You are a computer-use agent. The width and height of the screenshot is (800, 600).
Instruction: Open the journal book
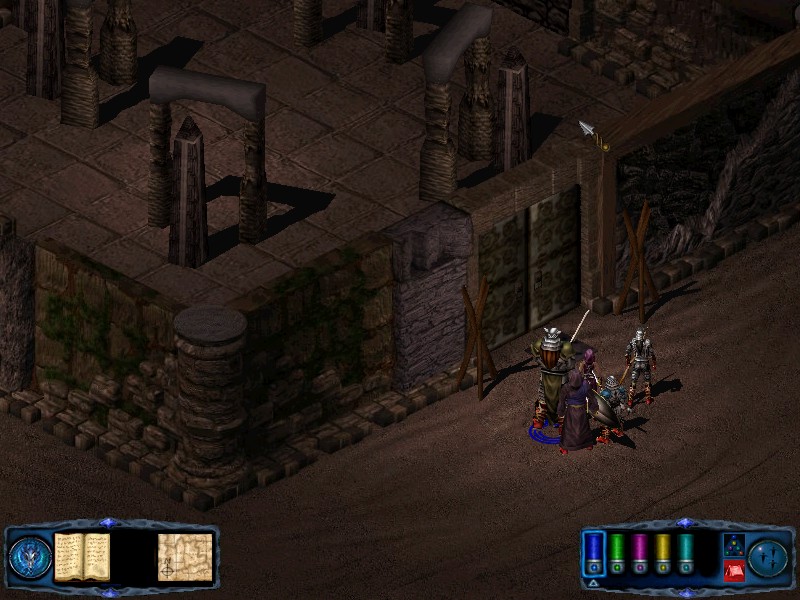[82, 557]
